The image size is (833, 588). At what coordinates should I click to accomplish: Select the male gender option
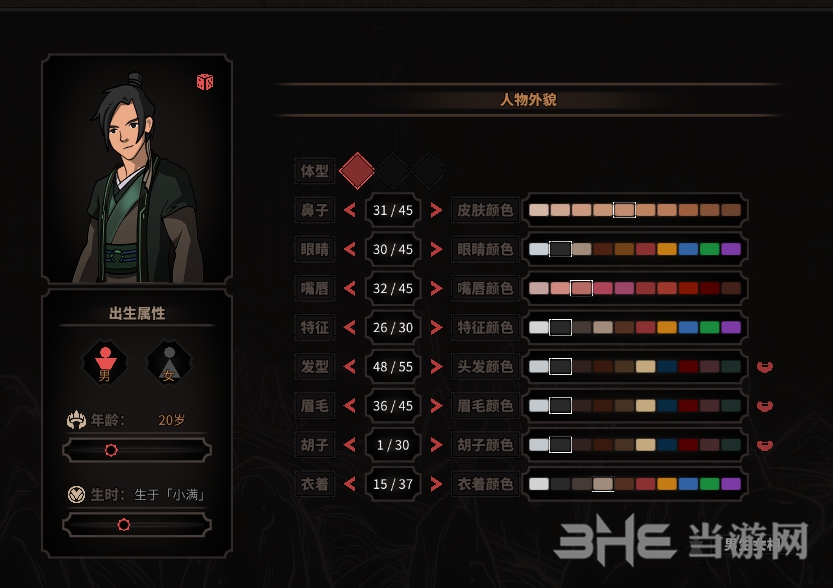coord(104,362)
